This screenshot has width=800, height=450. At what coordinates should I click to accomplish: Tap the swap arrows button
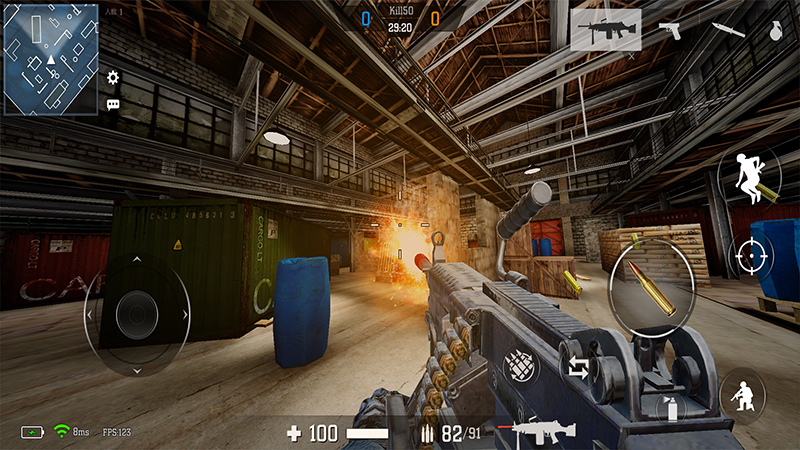578,368
